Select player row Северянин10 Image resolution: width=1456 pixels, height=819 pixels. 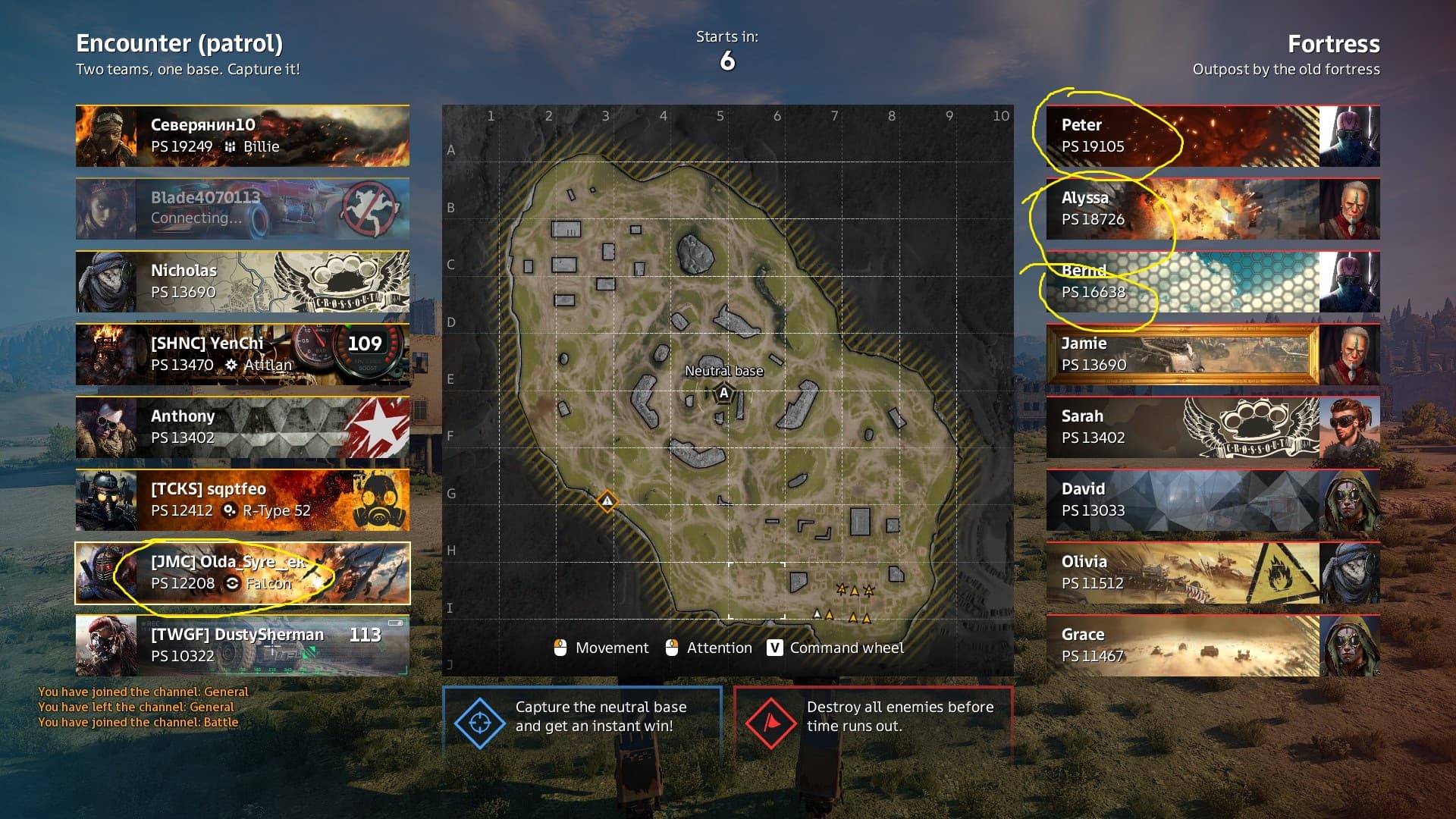(x=243, y=136)
